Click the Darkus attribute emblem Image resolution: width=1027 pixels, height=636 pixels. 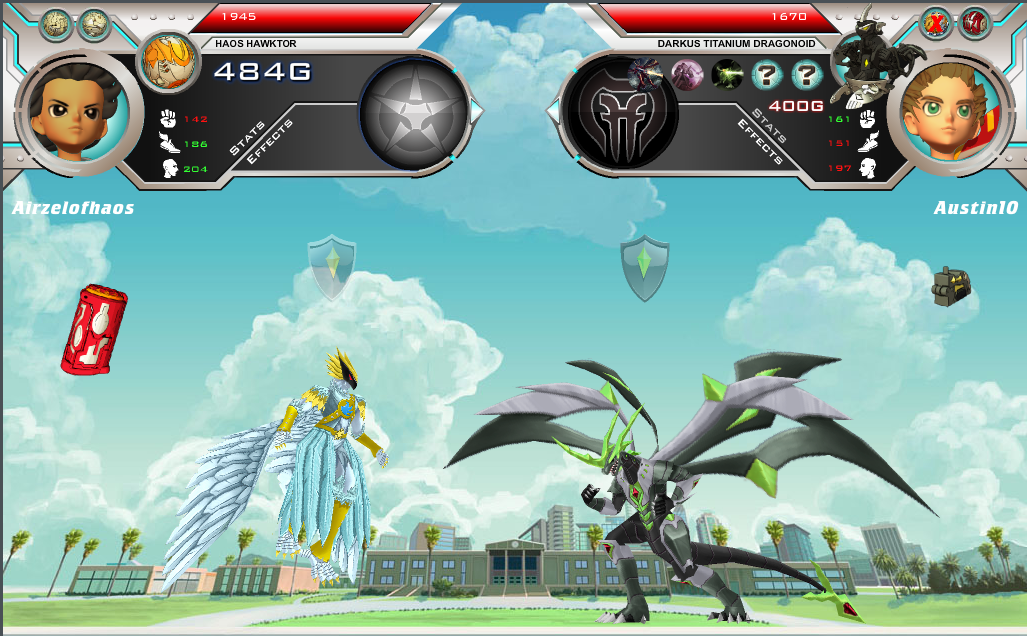click(x=620, y=112)
